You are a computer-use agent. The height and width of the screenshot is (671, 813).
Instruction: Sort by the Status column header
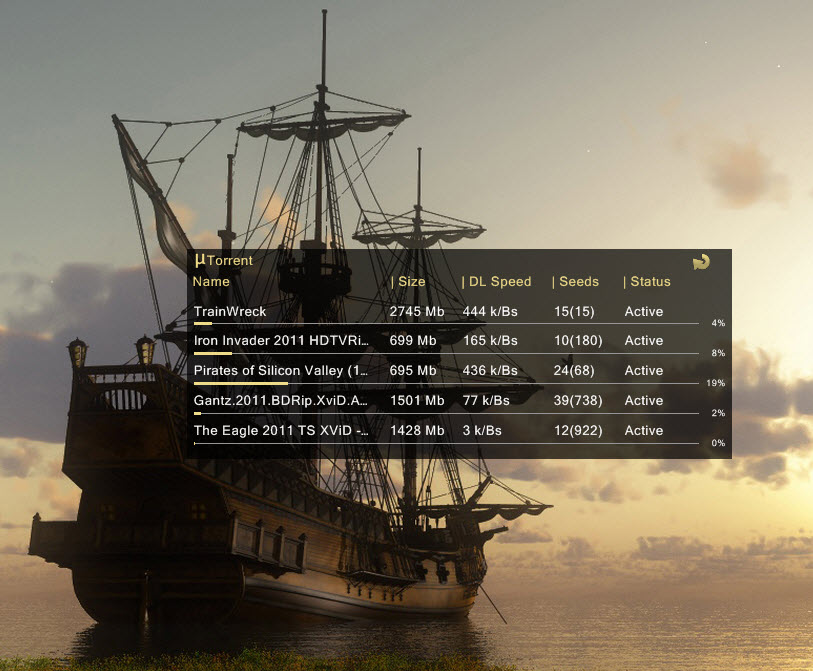coord(647,282)
